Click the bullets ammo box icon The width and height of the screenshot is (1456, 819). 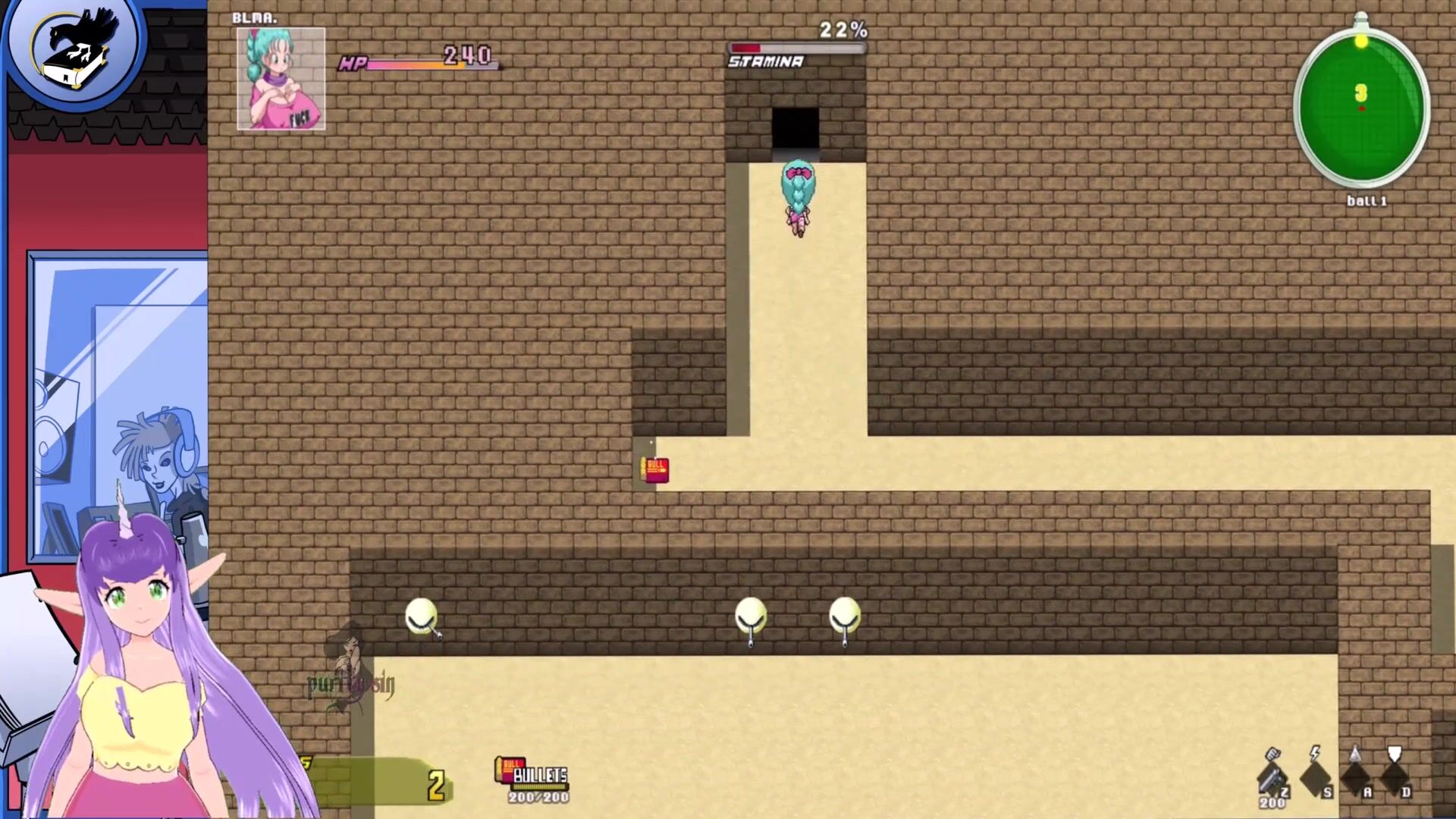point(509,769)
